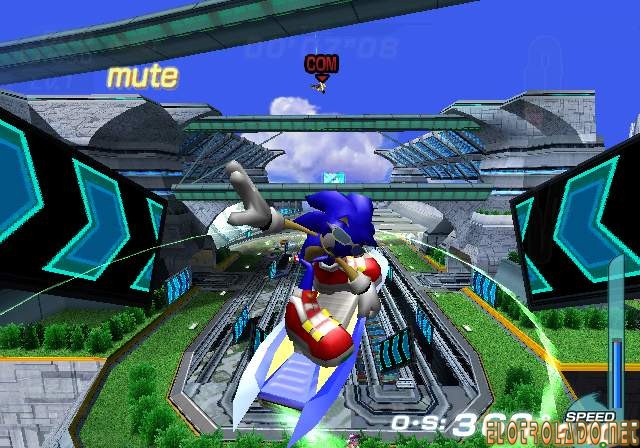Click the yellow mute indicator
The image size is (640, 448).
click(142, 75)
